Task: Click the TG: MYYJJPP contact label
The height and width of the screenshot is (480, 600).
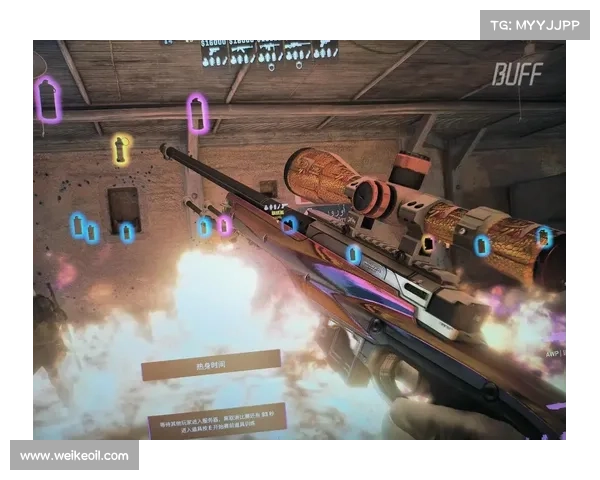Action: [x=536, y=24]
